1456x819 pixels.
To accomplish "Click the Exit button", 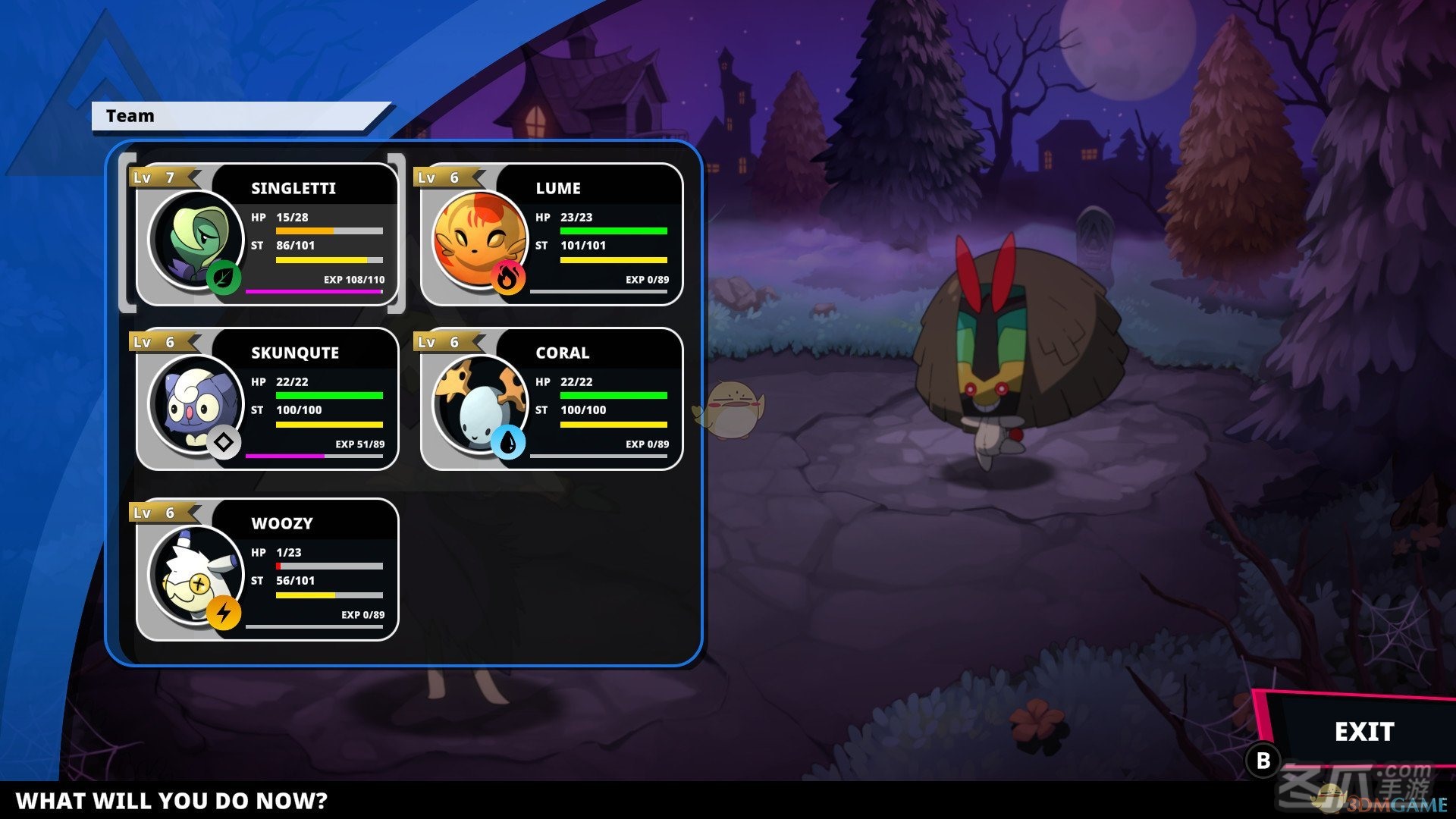I will tap(1363, 732).
